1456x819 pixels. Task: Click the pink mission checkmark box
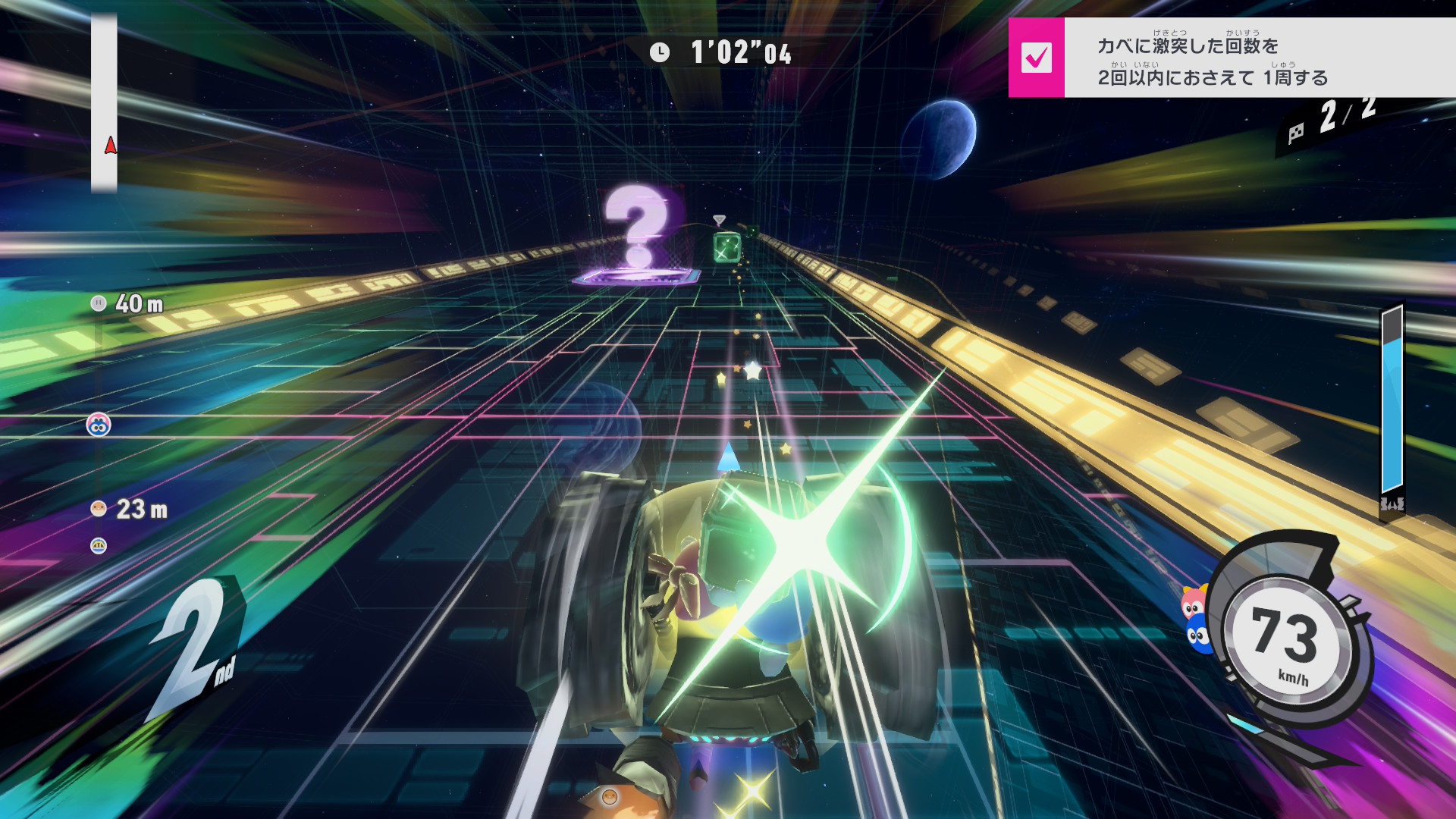[1036, 58]
